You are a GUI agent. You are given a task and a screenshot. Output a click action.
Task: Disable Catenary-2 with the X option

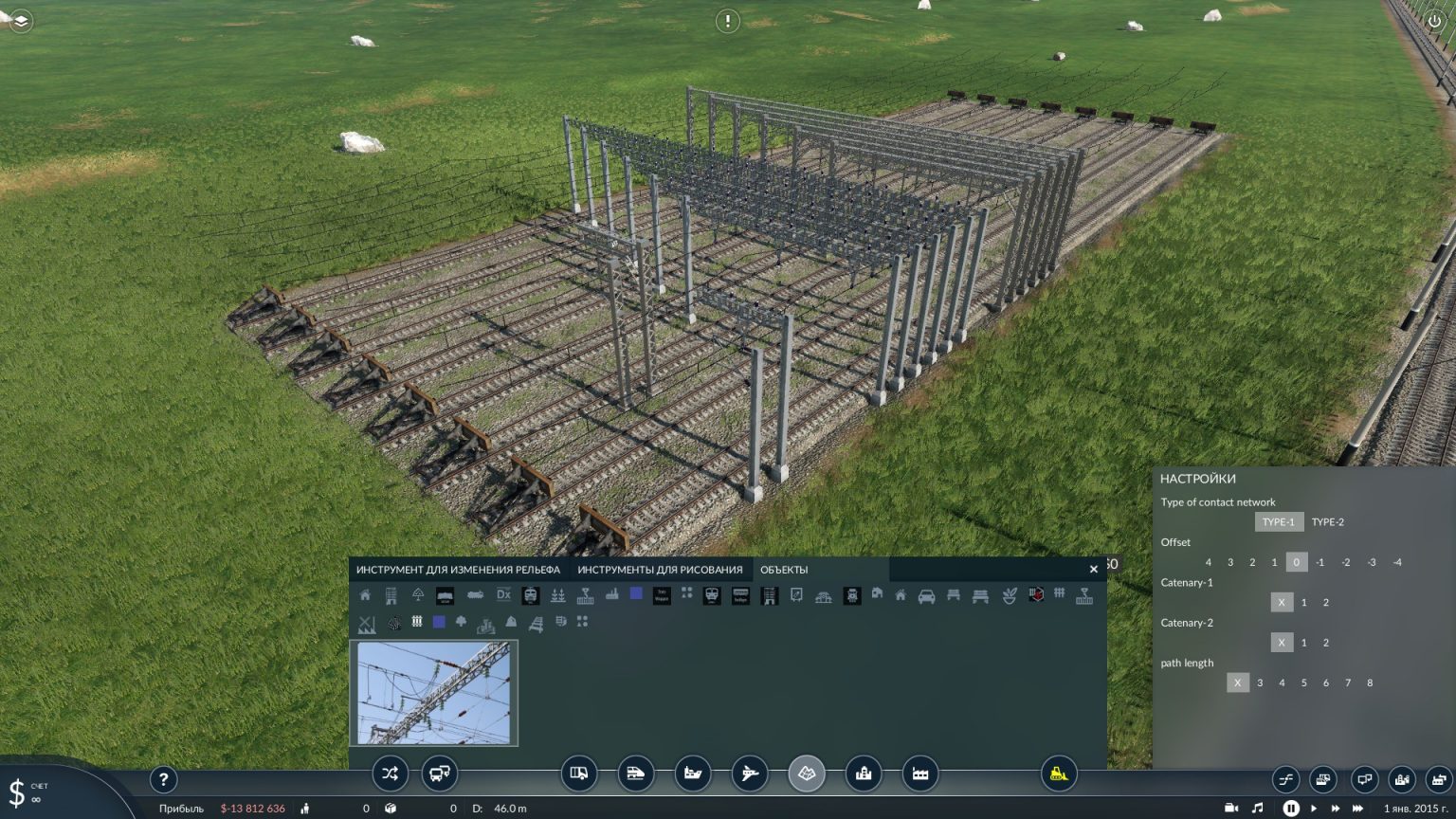[1282, 643]
